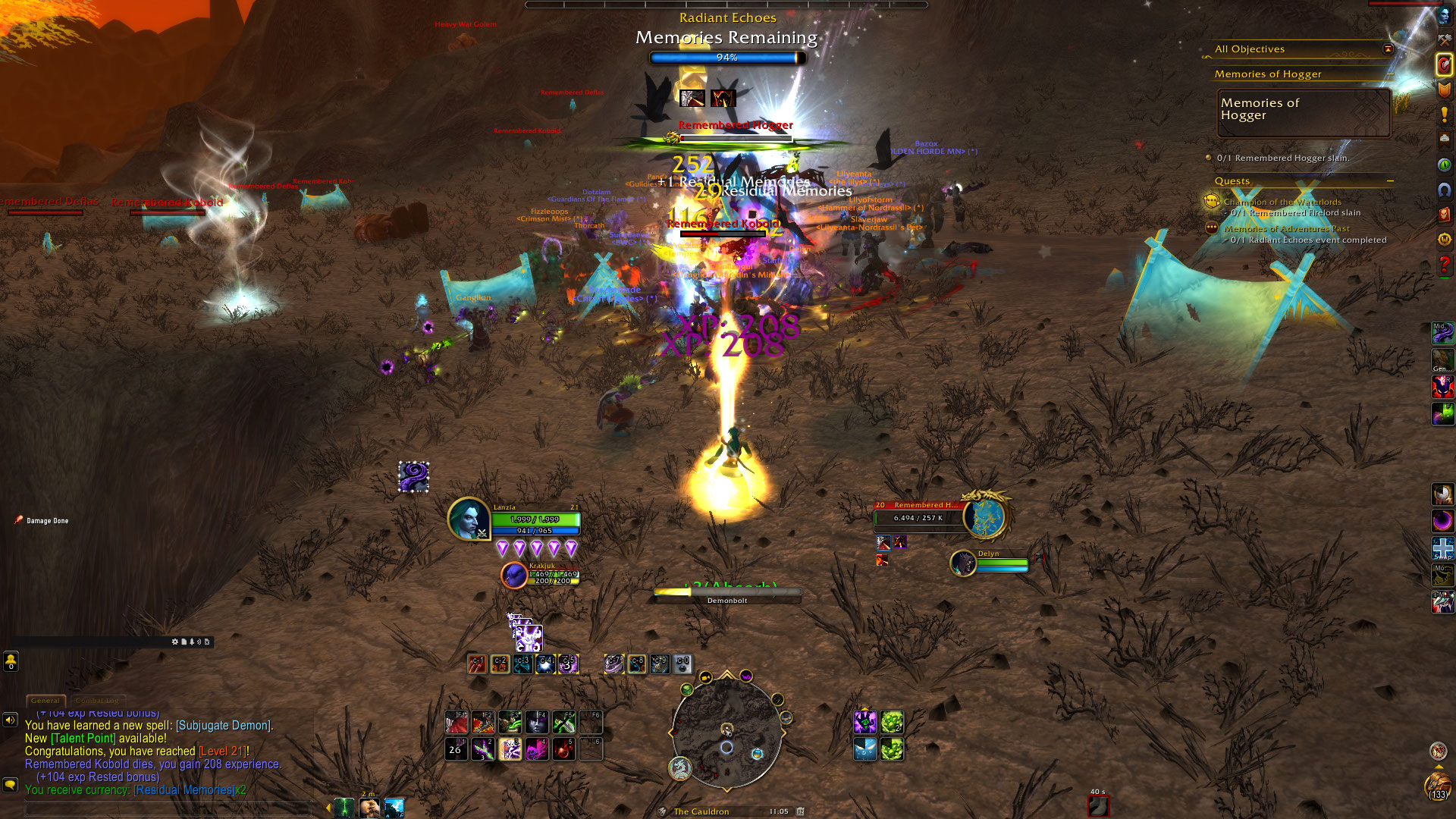Minimize the Quests section header
Screen dimensions: 1456x819
click(1390, 181)
